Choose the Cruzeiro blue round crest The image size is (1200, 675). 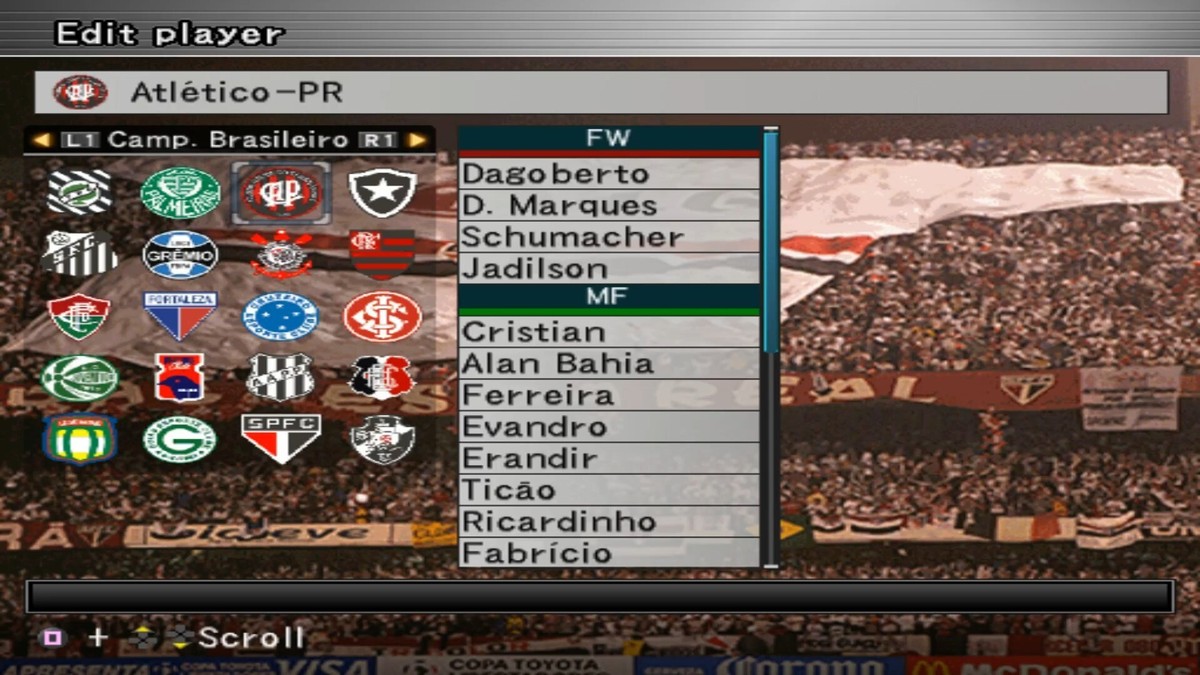pyautogui.click(x=281, y=316)
